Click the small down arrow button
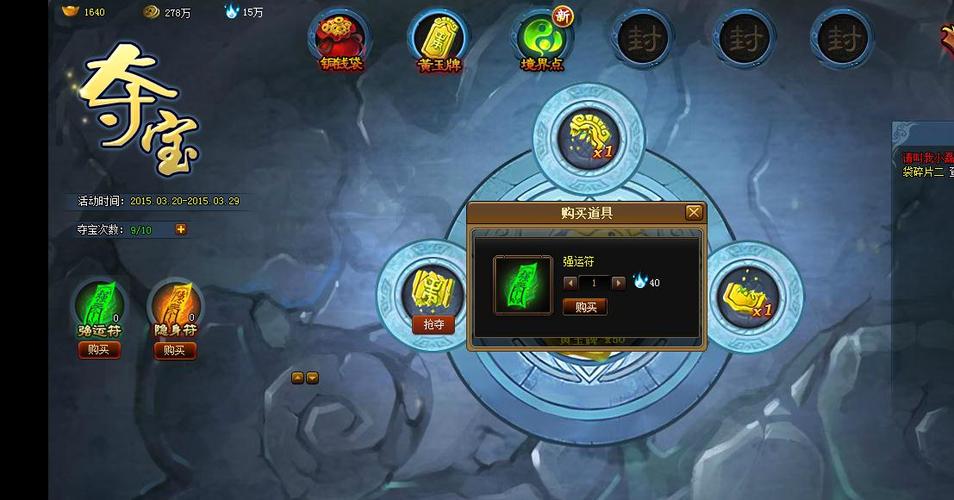The image size is (954, 500). coord(312,377)
